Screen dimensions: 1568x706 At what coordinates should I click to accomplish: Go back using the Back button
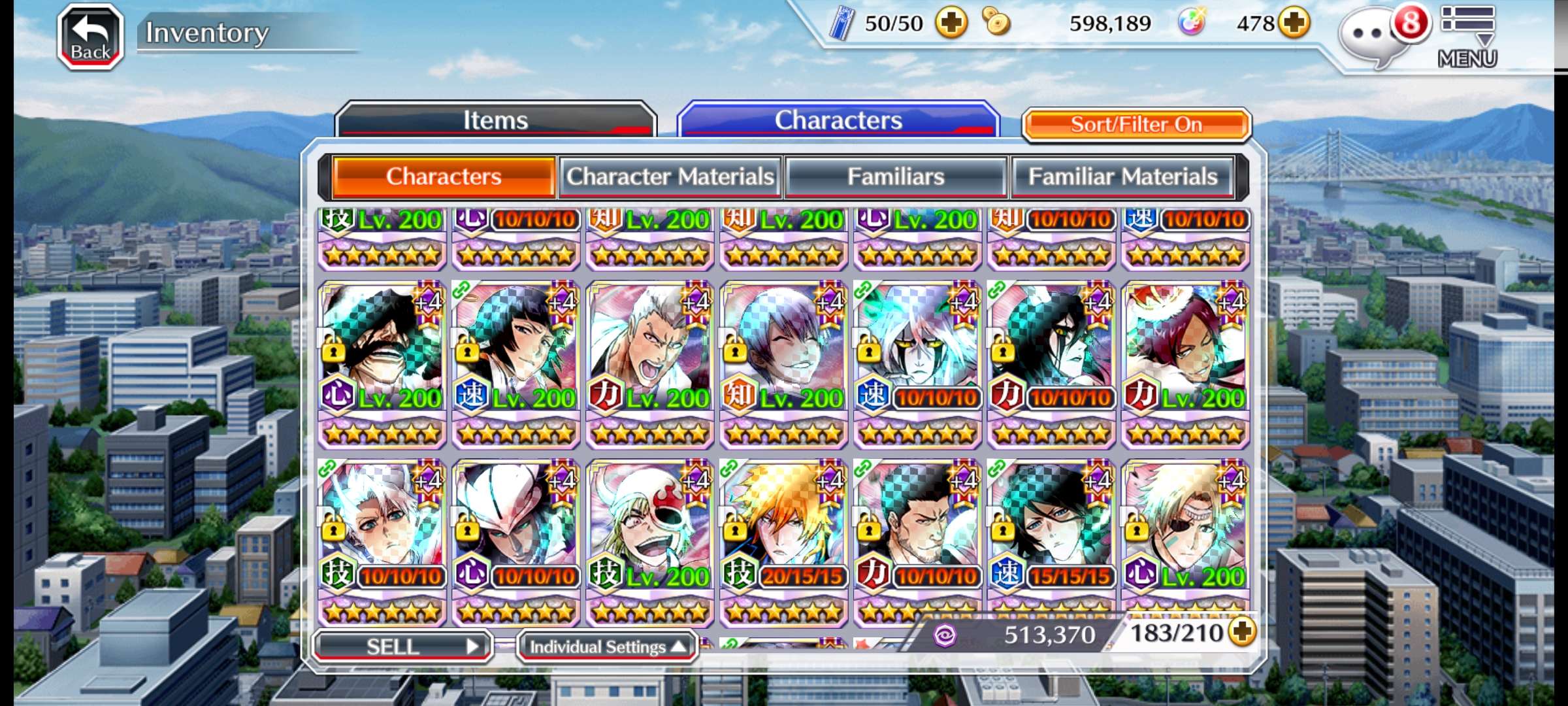90,37
